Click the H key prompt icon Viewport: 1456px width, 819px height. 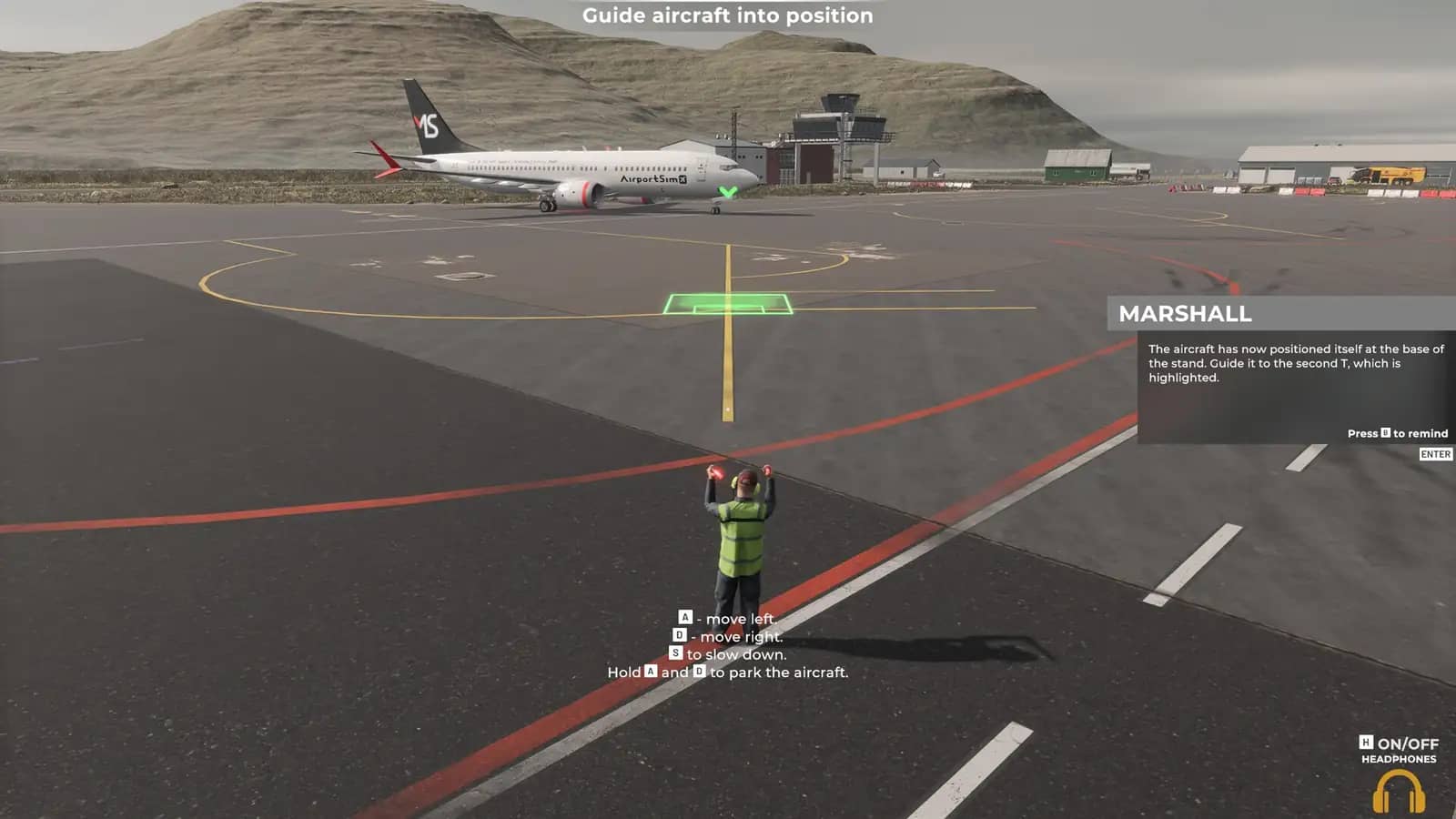(x=1366, y=742)
